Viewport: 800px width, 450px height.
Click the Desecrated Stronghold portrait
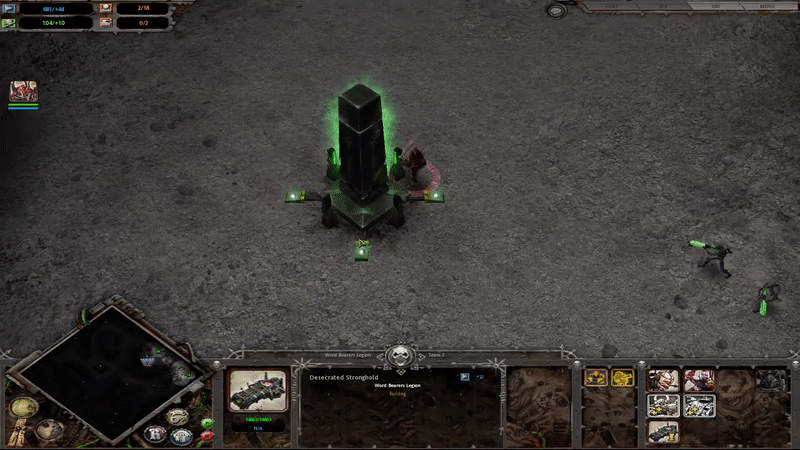pos(259,392)
